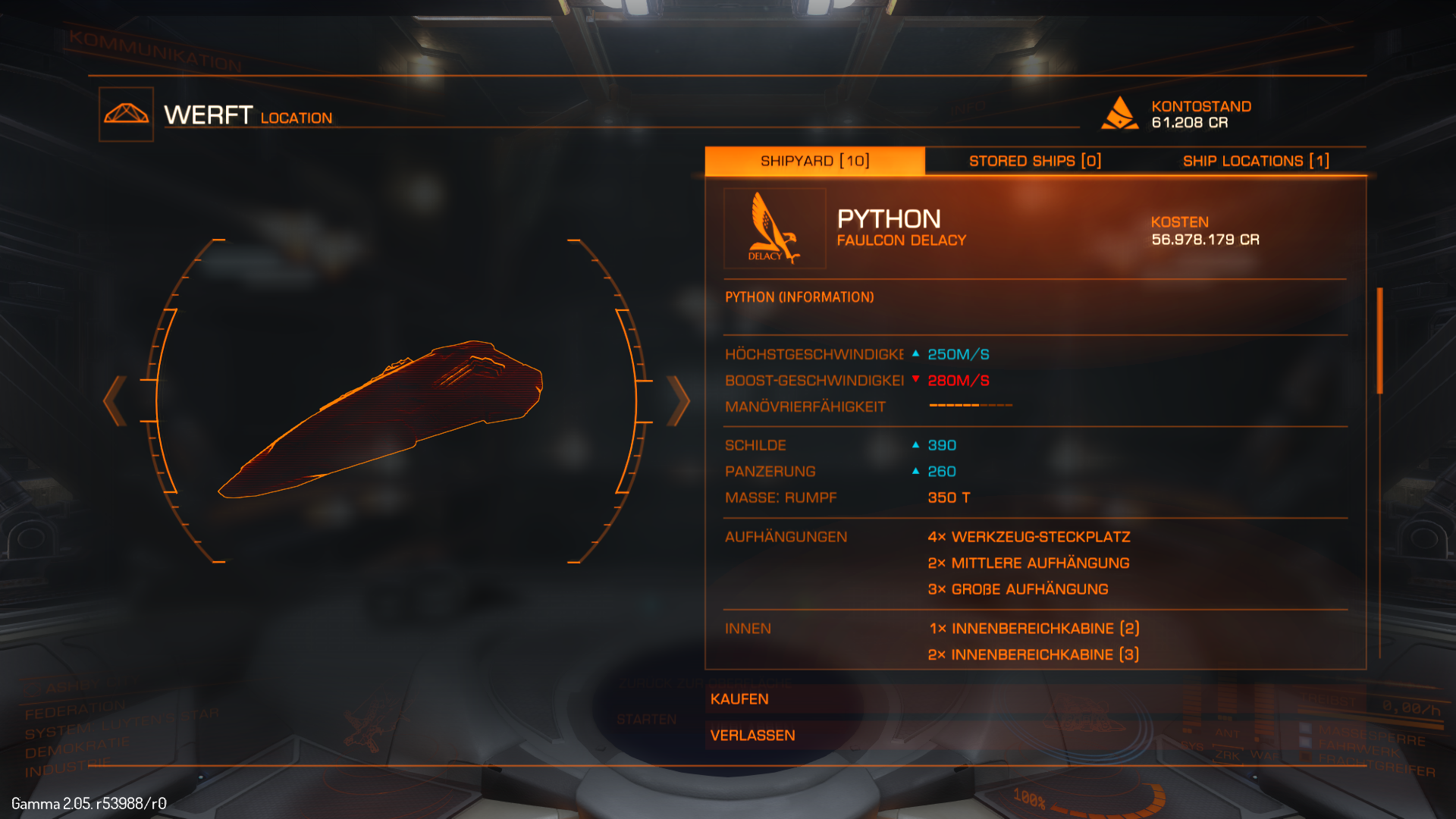Image resolution: width=1456 pixels, height=819 pixels.
Task: Switch to the Shipyard tab
Action: click(814, 161)
